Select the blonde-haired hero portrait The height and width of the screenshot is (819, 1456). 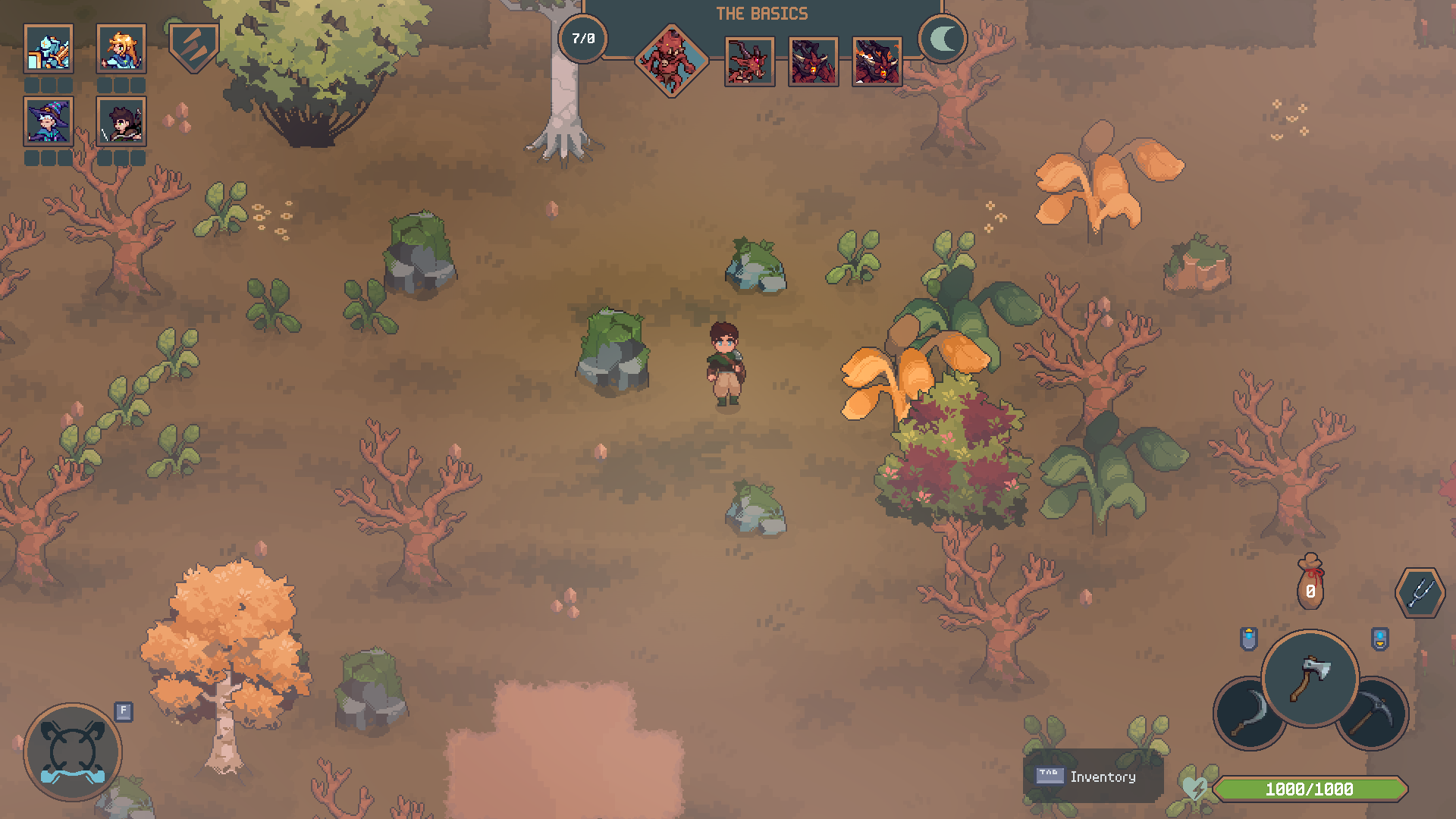(x=121, y=49)
